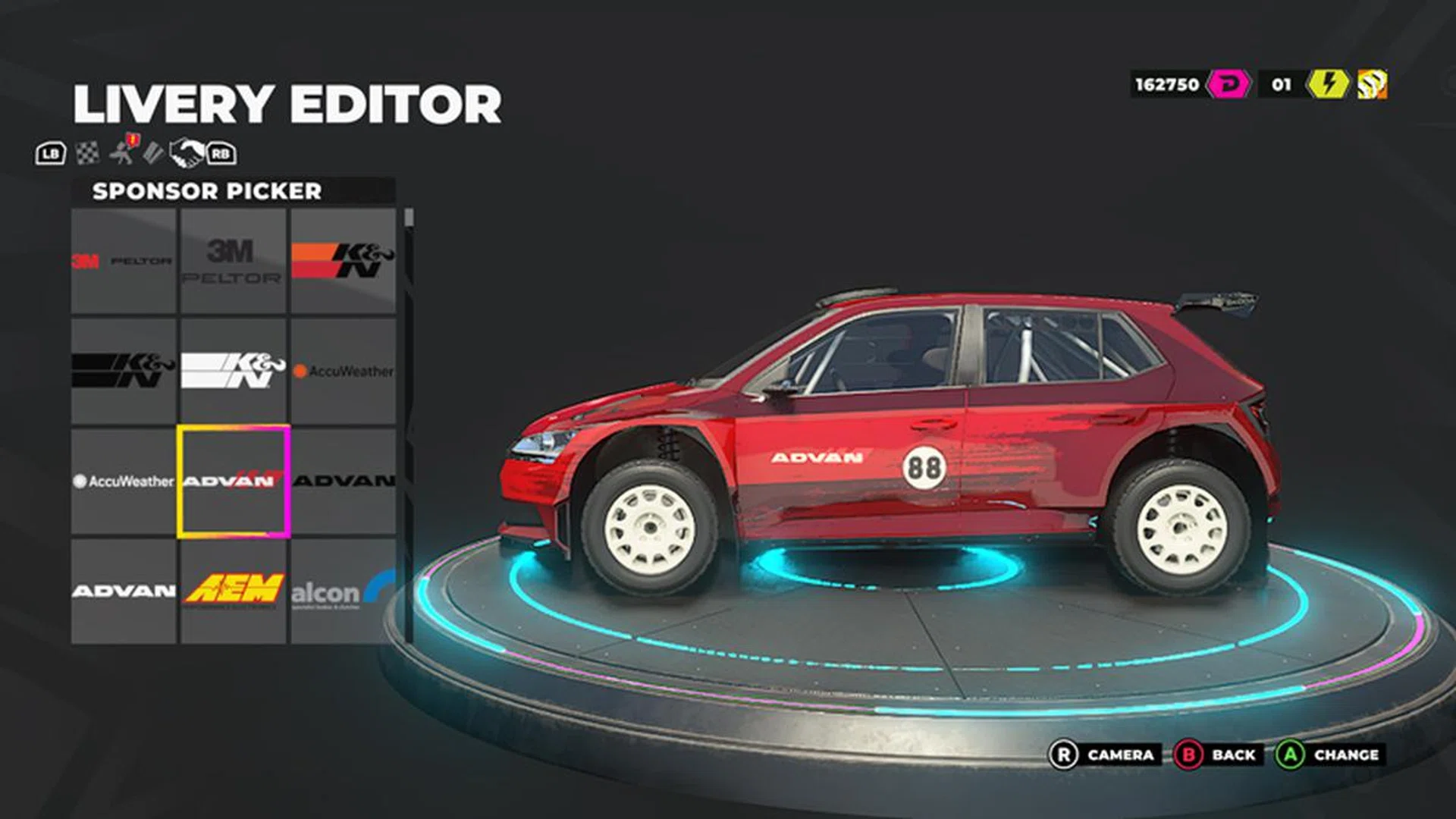Click the RB bumper prompt icon
Viewport: 1456px width, 819px height.
click(221, 153)
